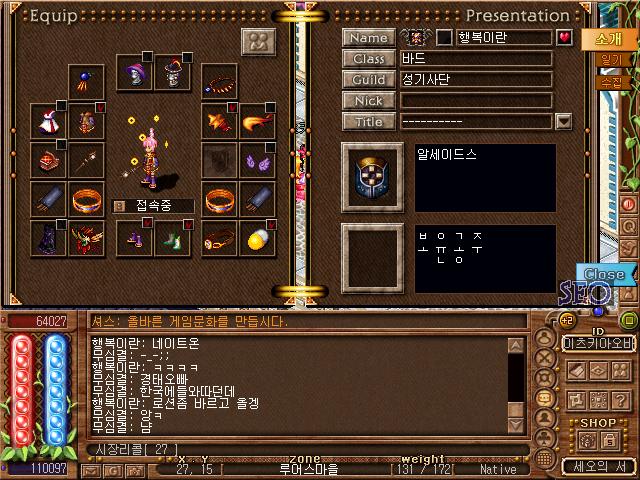The width and height of the screenshot is (640, 480).
Task: Select the white and red robe slot
Action: [46, 120]
